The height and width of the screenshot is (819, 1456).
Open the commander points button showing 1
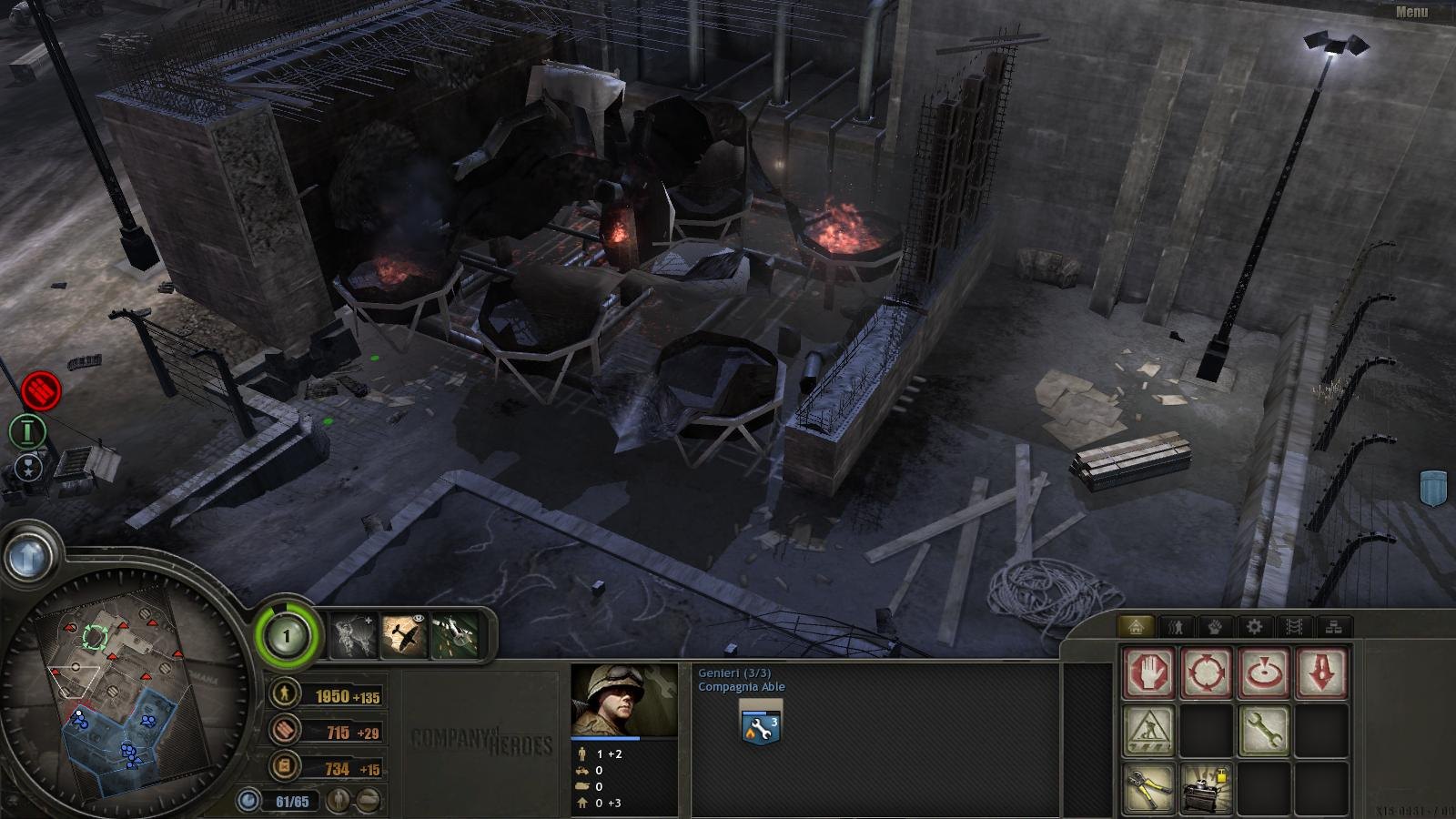click(x=287, y=635)
